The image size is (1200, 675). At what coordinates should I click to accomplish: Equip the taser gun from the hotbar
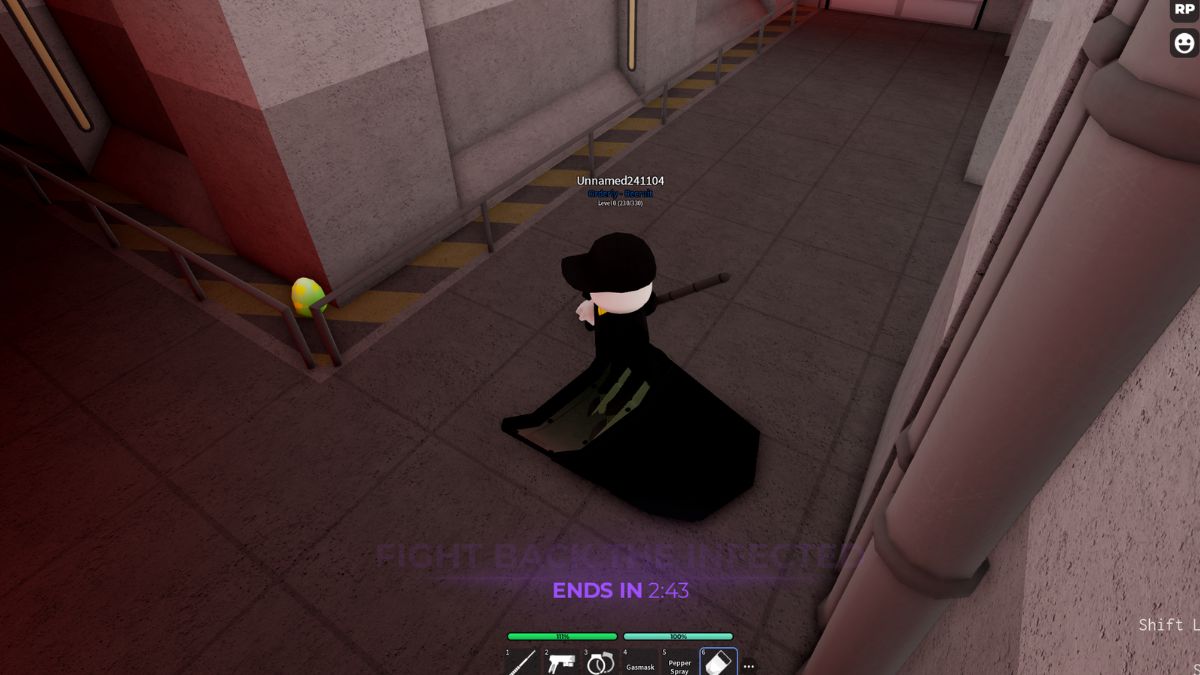point(561,662)
